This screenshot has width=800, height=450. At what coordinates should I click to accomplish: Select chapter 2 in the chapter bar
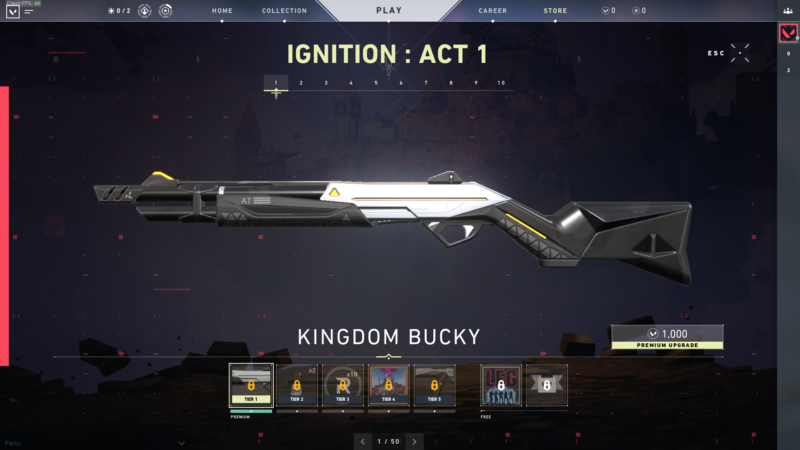(x=301, y=83)
